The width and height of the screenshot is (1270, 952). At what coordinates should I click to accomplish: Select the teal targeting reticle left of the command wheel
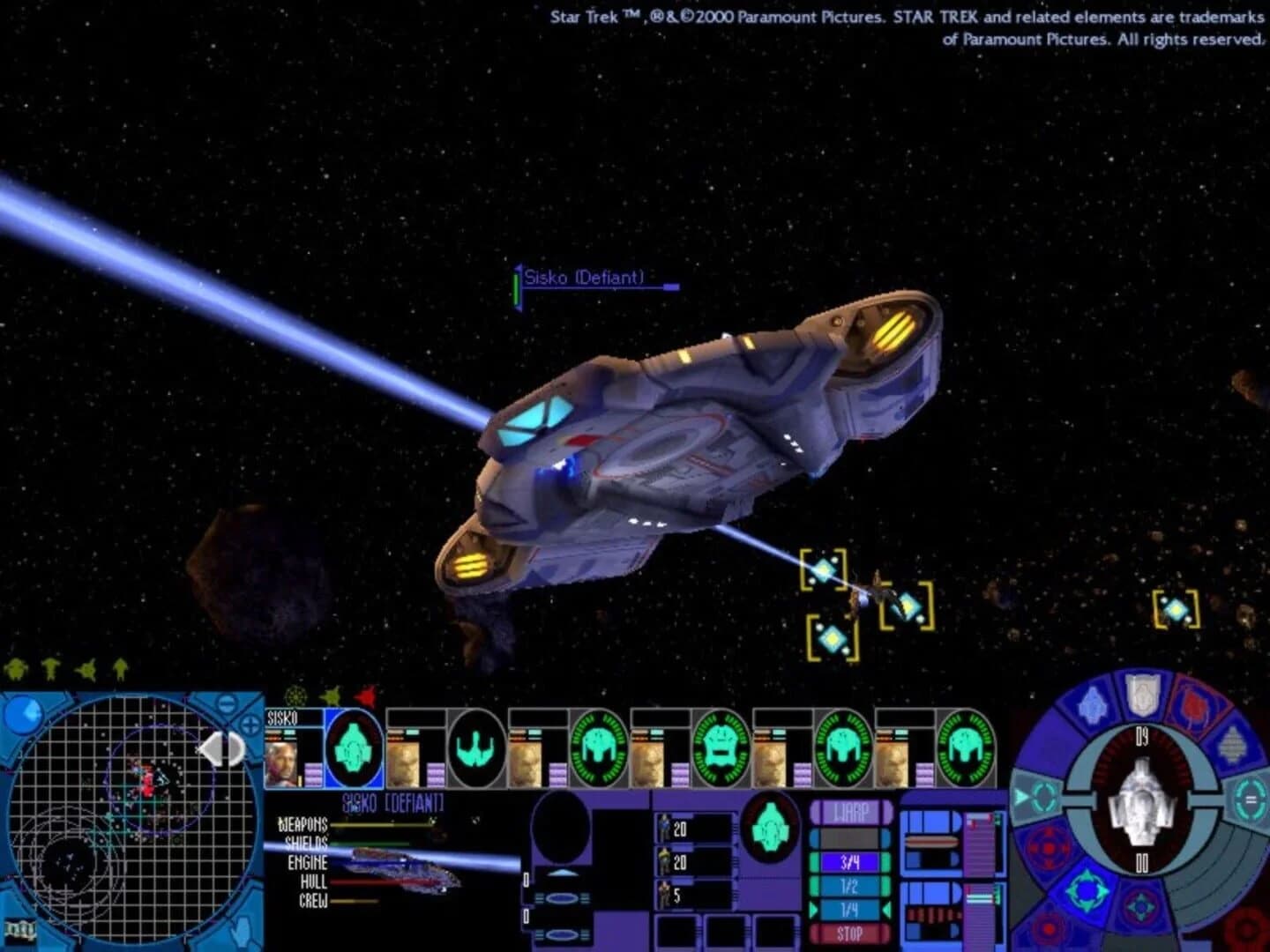[x=1044, y=795]
